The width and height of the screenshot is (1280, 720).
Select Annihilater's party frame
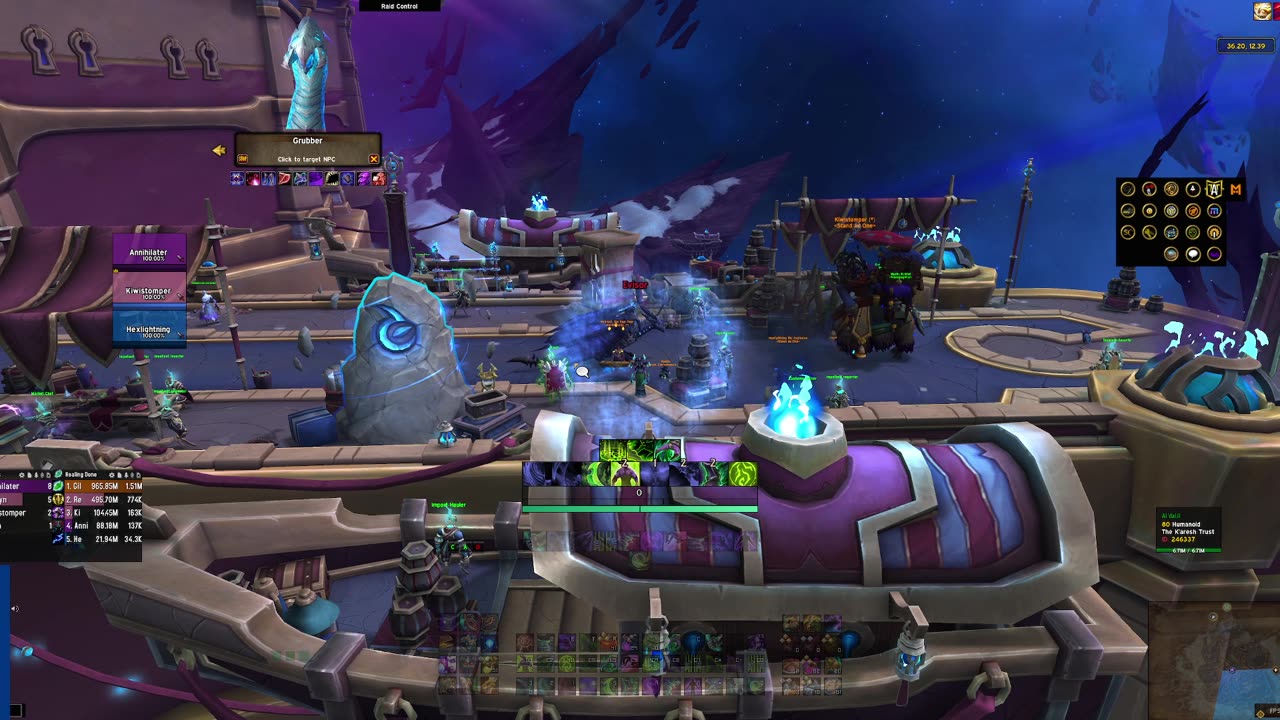coord(149,254)
